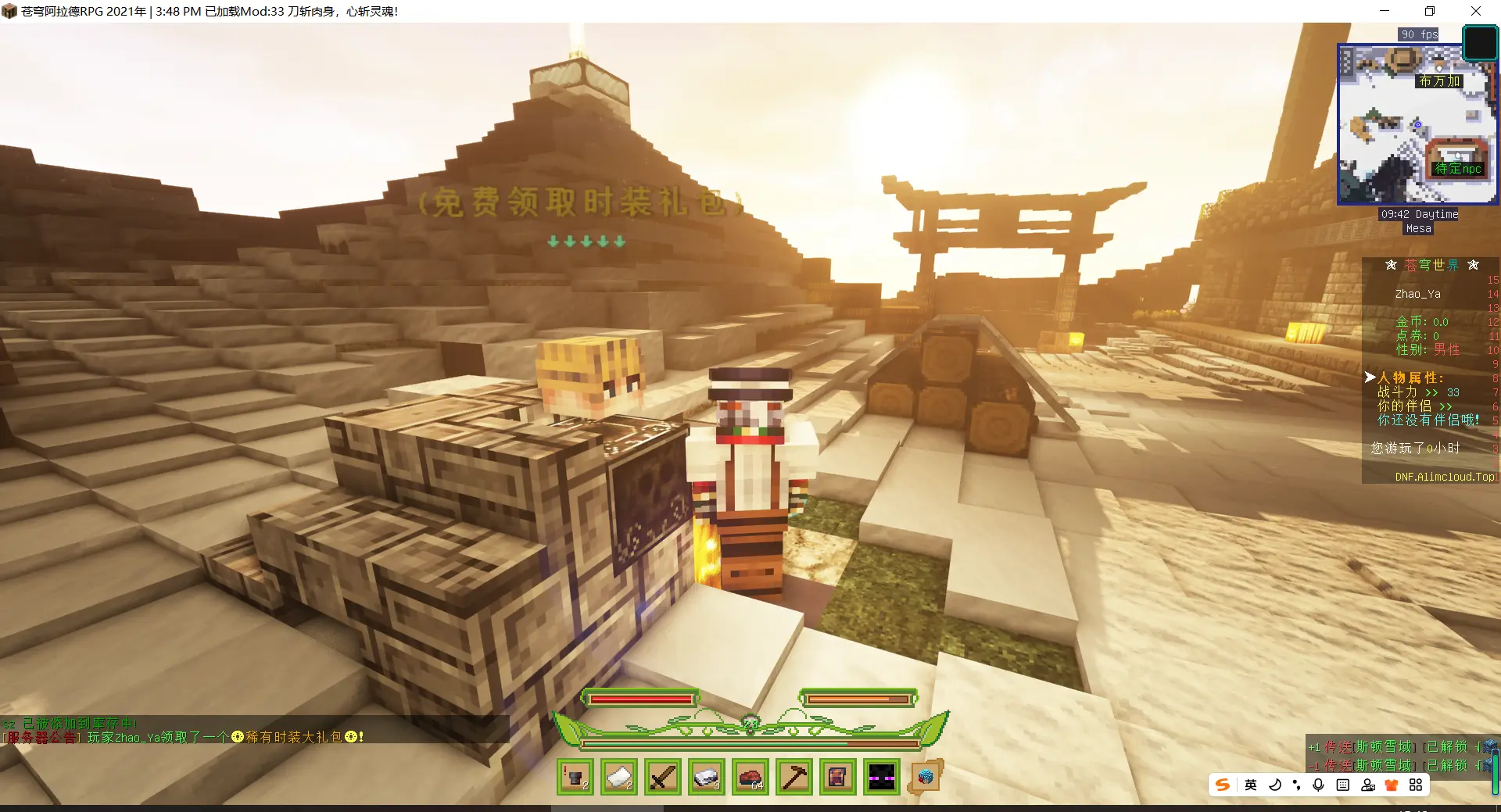Equip the wooden pickaxe slot
This screenshot has height=812, width=1501.
794,778
